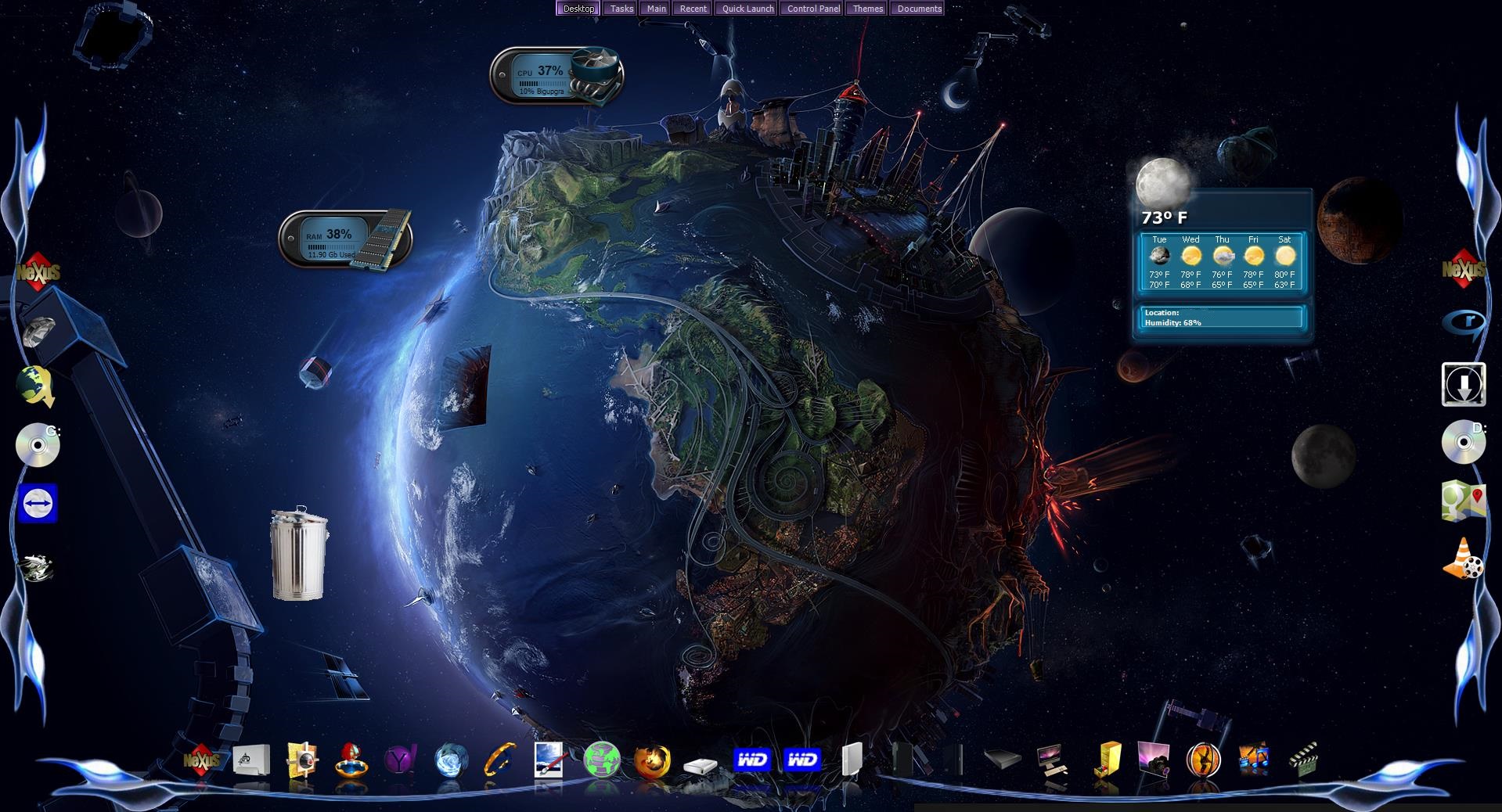Open the weather forecast widget
Image resolution: width=1502 pixels, height=812 pixels.
[1221, 262]
